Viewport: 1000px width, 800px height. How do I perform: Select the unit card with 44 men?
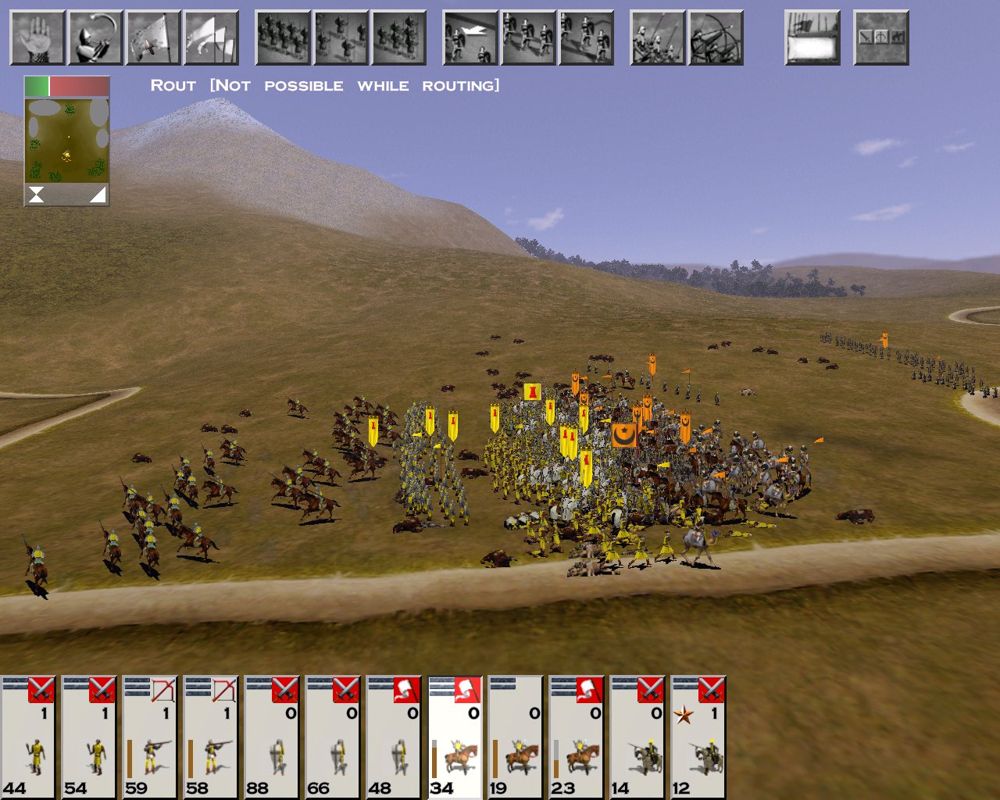(28, 737)
